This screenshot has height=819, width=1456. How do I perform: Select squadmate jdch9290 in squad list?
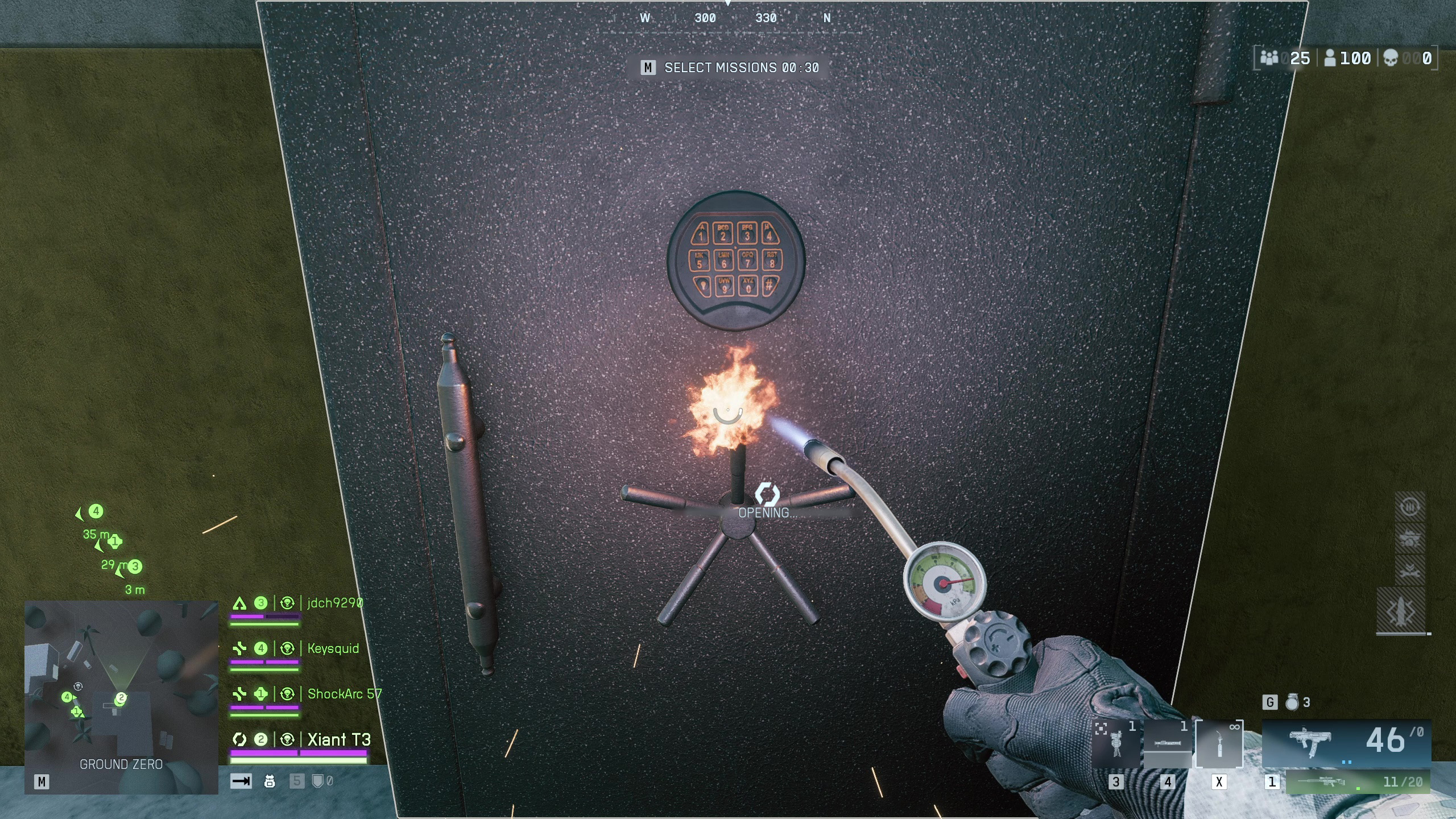pyautogui.click(x=334, y=603)
